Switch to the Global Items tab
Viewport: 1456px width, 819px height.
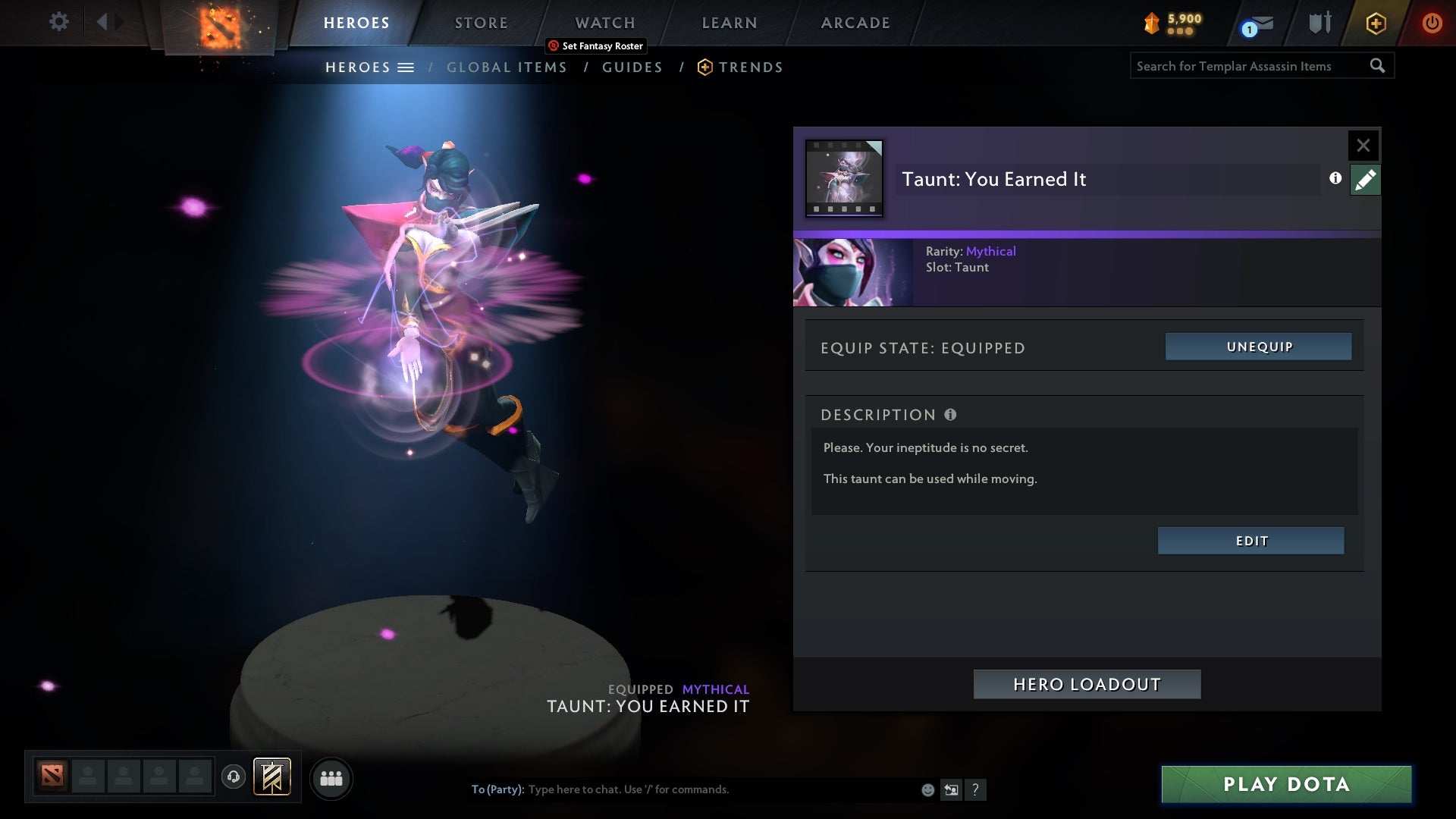(x=507, y=67)
